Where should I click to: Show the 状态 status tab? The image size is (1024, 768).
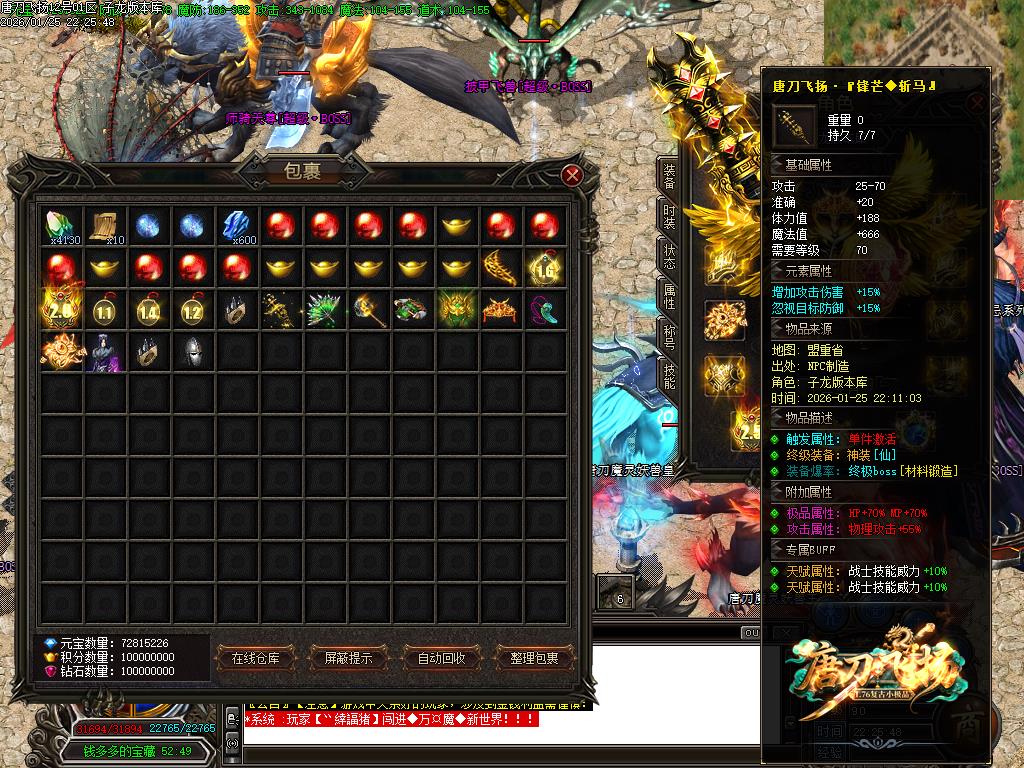pos(669,256)
